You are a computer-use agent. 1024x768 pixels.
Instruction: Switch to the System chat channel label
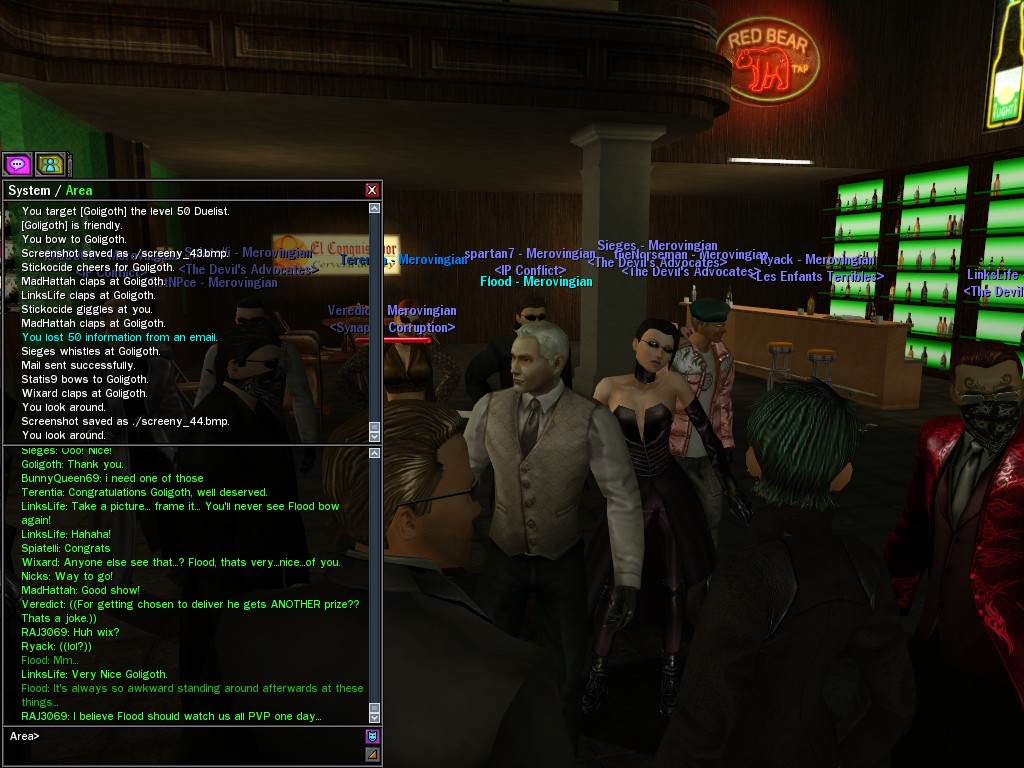click(28, 190)
